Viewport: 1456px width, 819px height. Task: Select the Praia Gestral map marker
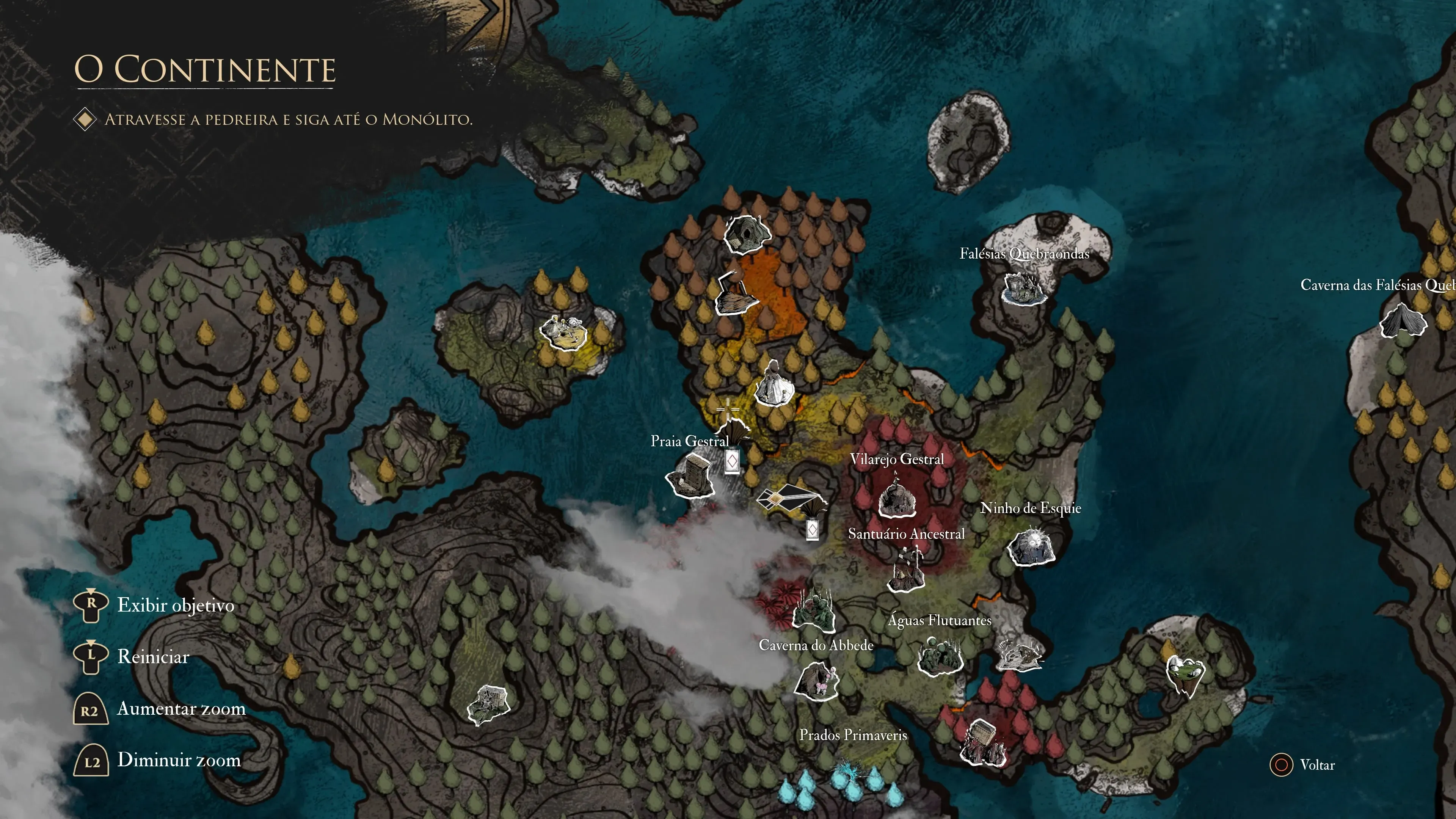click(x=690, y=478)
